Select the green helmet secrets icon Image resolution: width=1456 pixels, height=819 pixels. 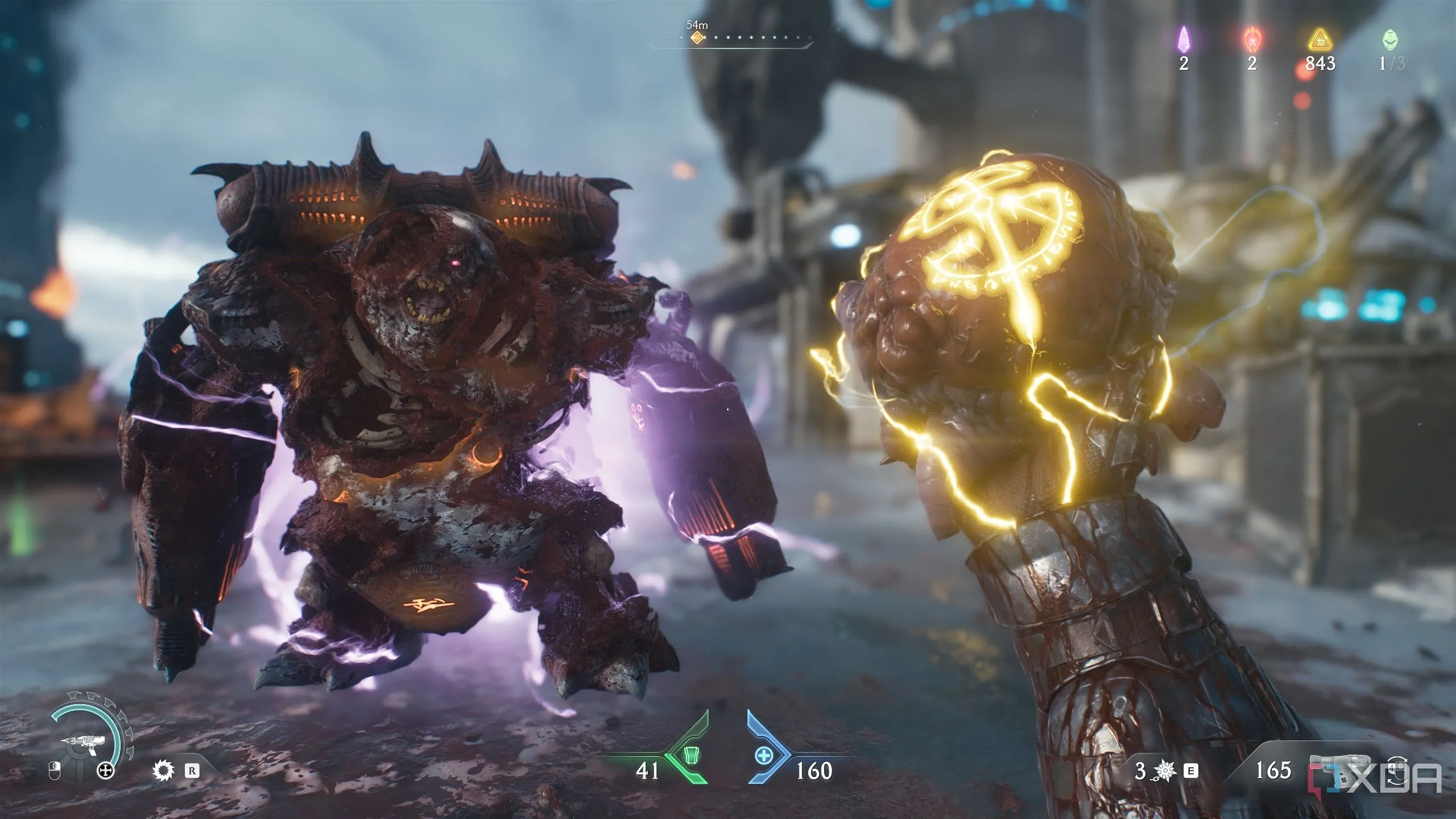pyautogui.click(x=1389, y=40)
